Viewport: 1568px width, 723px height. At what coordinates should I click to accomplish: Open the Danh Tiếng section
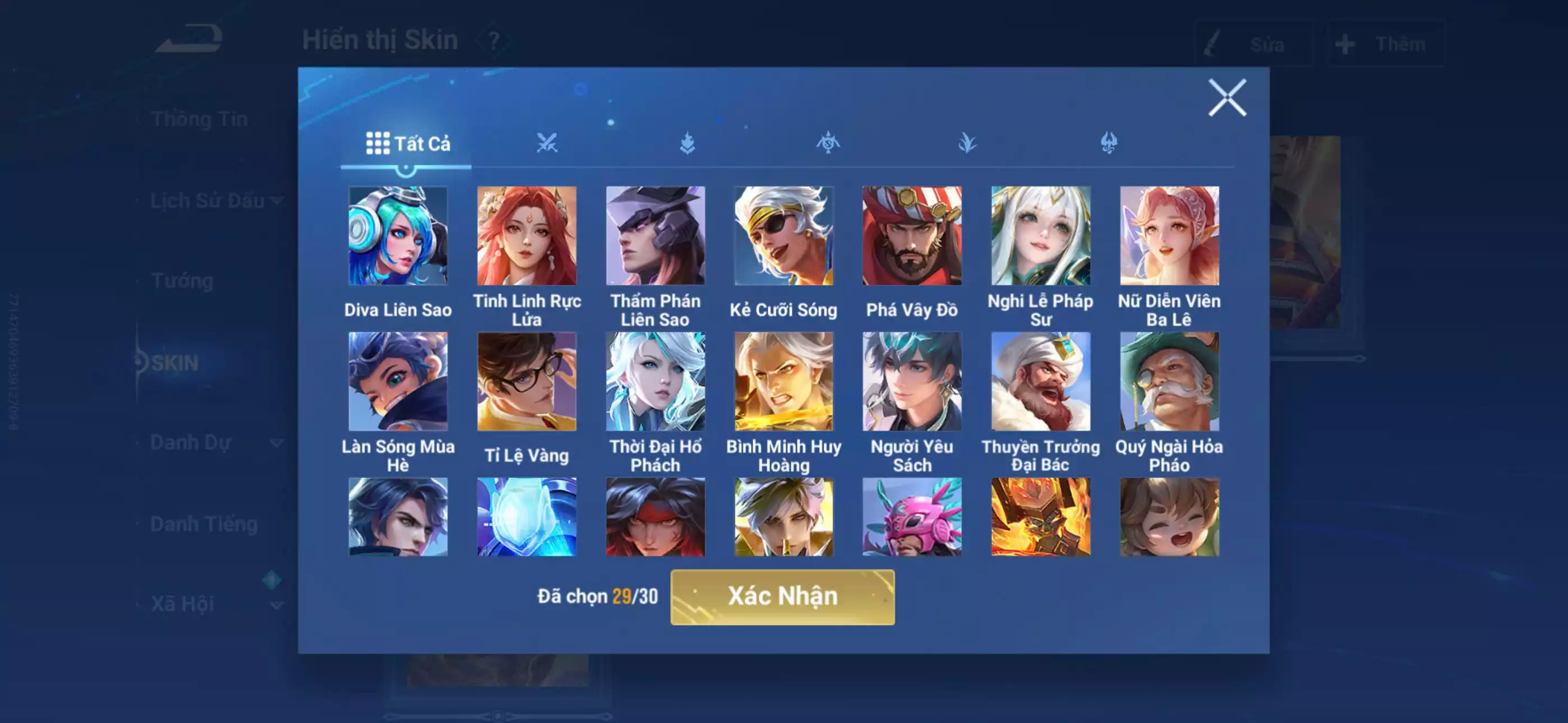point(204,524)
